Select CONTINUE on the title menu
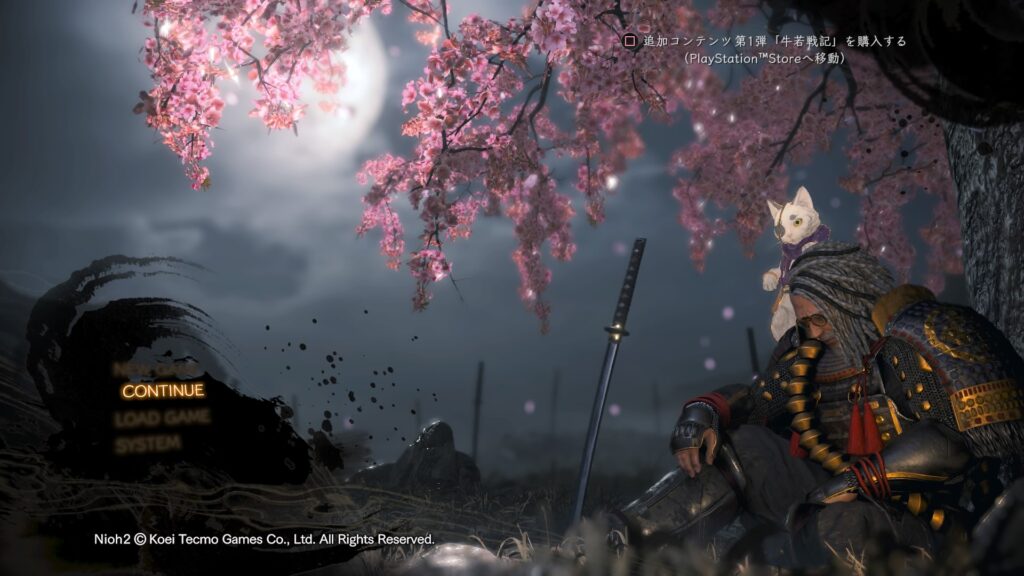Image resolution: width=1024 pixels, height=576 pixels. 163,390
